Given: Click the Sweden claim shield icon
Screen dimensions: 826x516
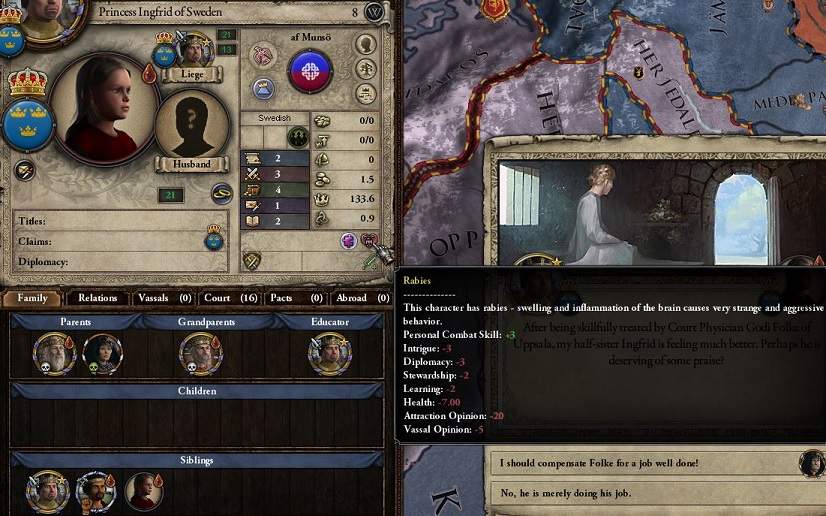Looking at the screenshot, I should (213, 237).
